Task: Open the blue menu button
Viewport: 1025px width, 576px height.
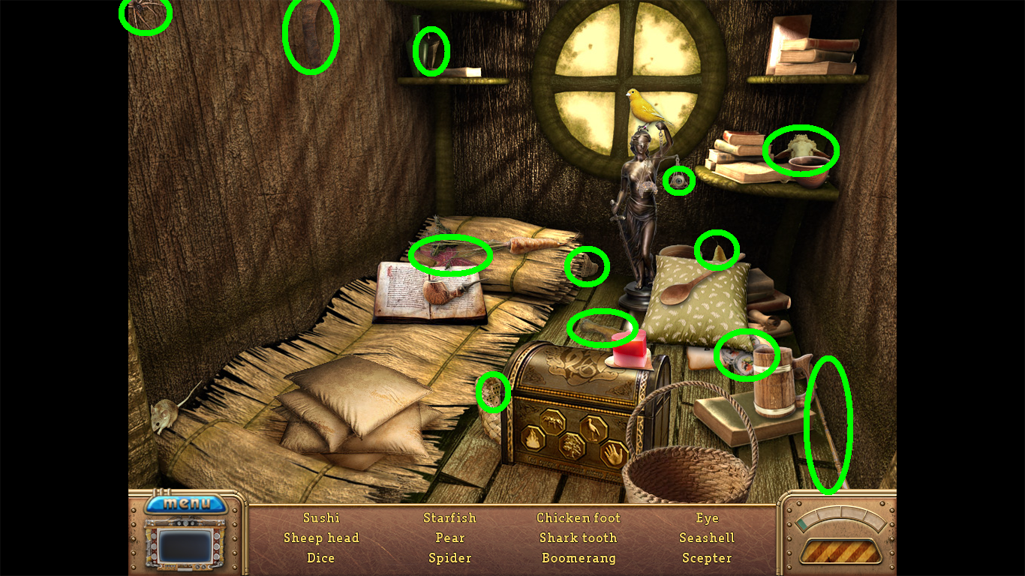Action: click(x=186, y=503)
